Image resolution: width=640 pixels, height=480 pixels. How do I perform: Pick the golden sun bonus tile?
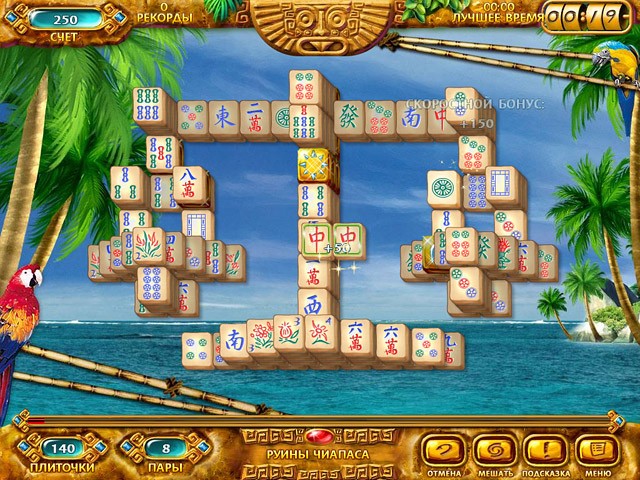313,163
